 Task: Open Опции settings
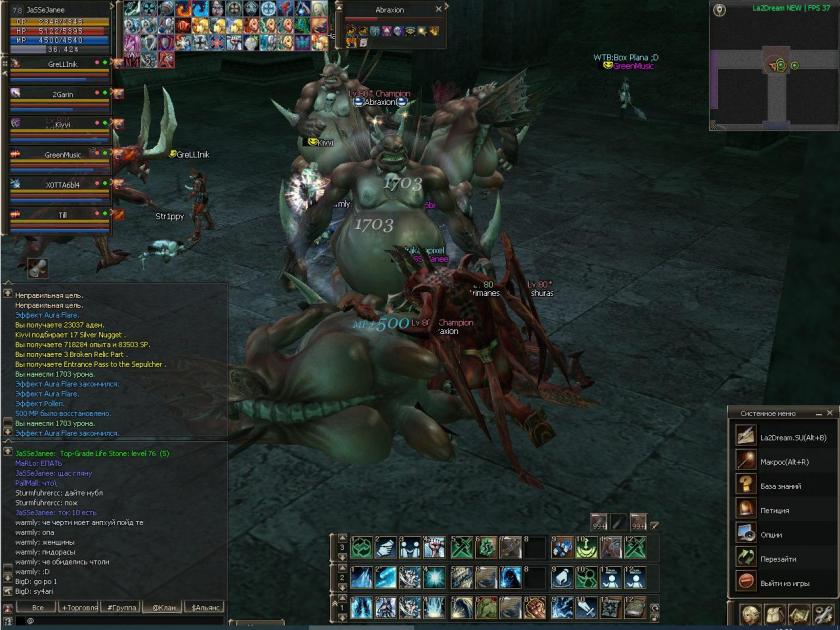point(782,534)
